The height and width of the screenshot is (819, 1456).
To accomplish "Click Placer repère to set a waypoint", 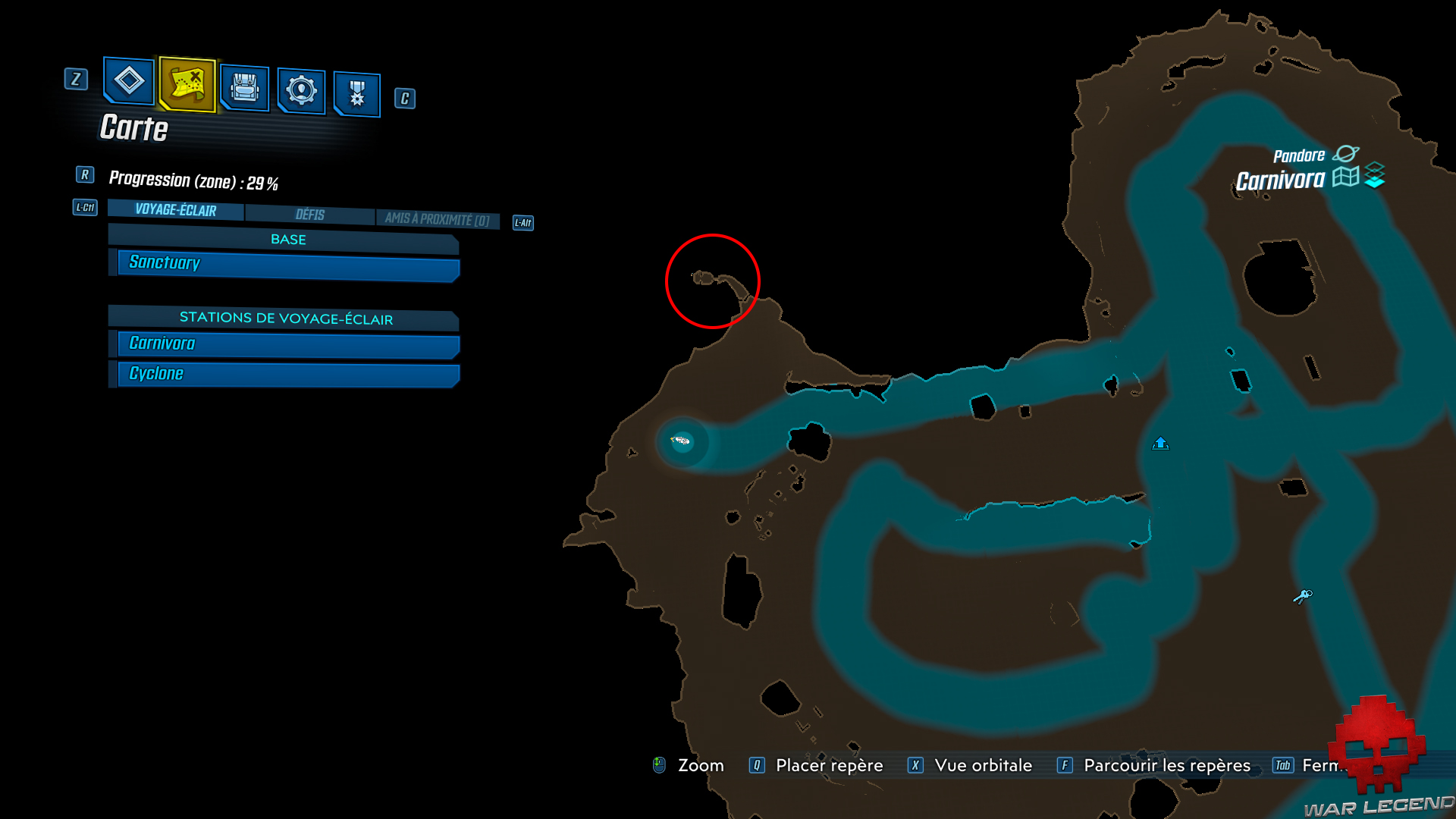I will click(x=829, y=765).
